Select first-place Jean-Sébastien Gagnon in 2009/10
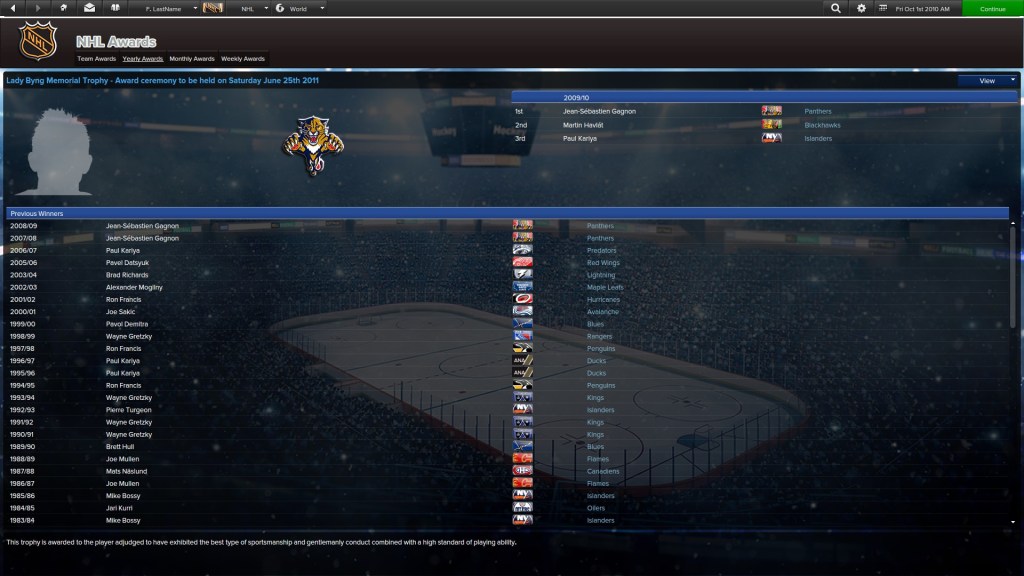 [x=599, y=111]
